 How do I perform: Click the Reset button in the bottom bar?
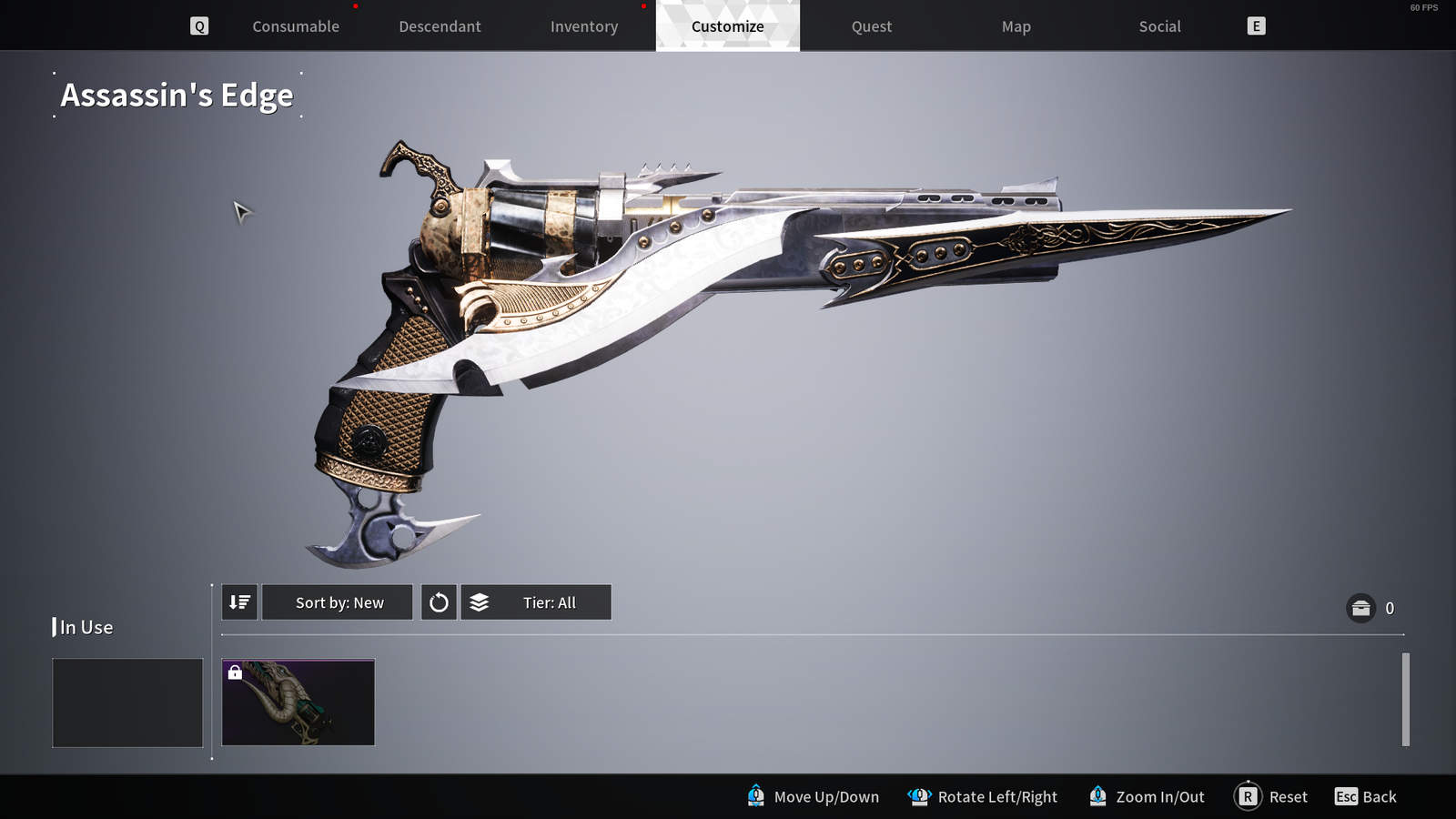[x=1287, y=796]
